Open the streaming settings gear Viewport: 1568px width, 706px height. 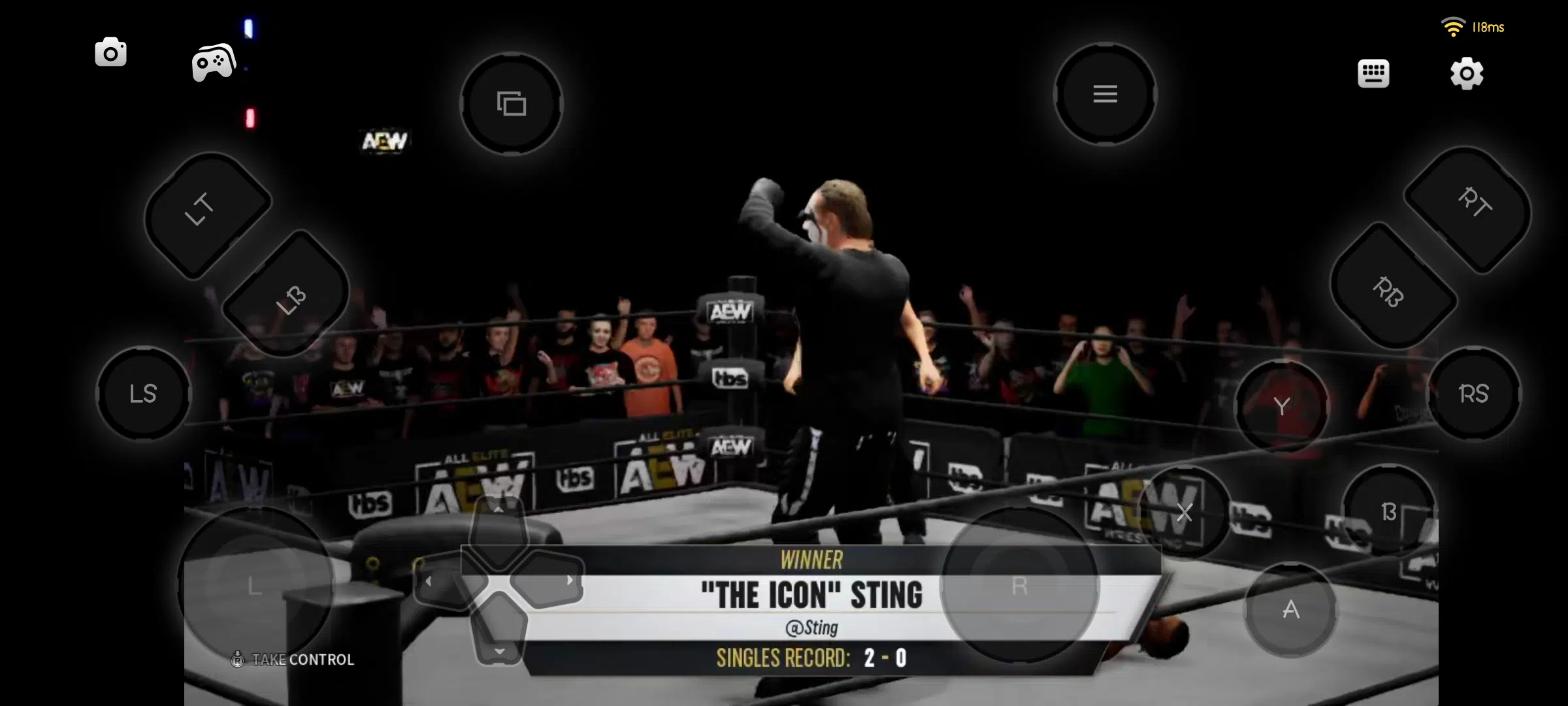[1467, 73]
